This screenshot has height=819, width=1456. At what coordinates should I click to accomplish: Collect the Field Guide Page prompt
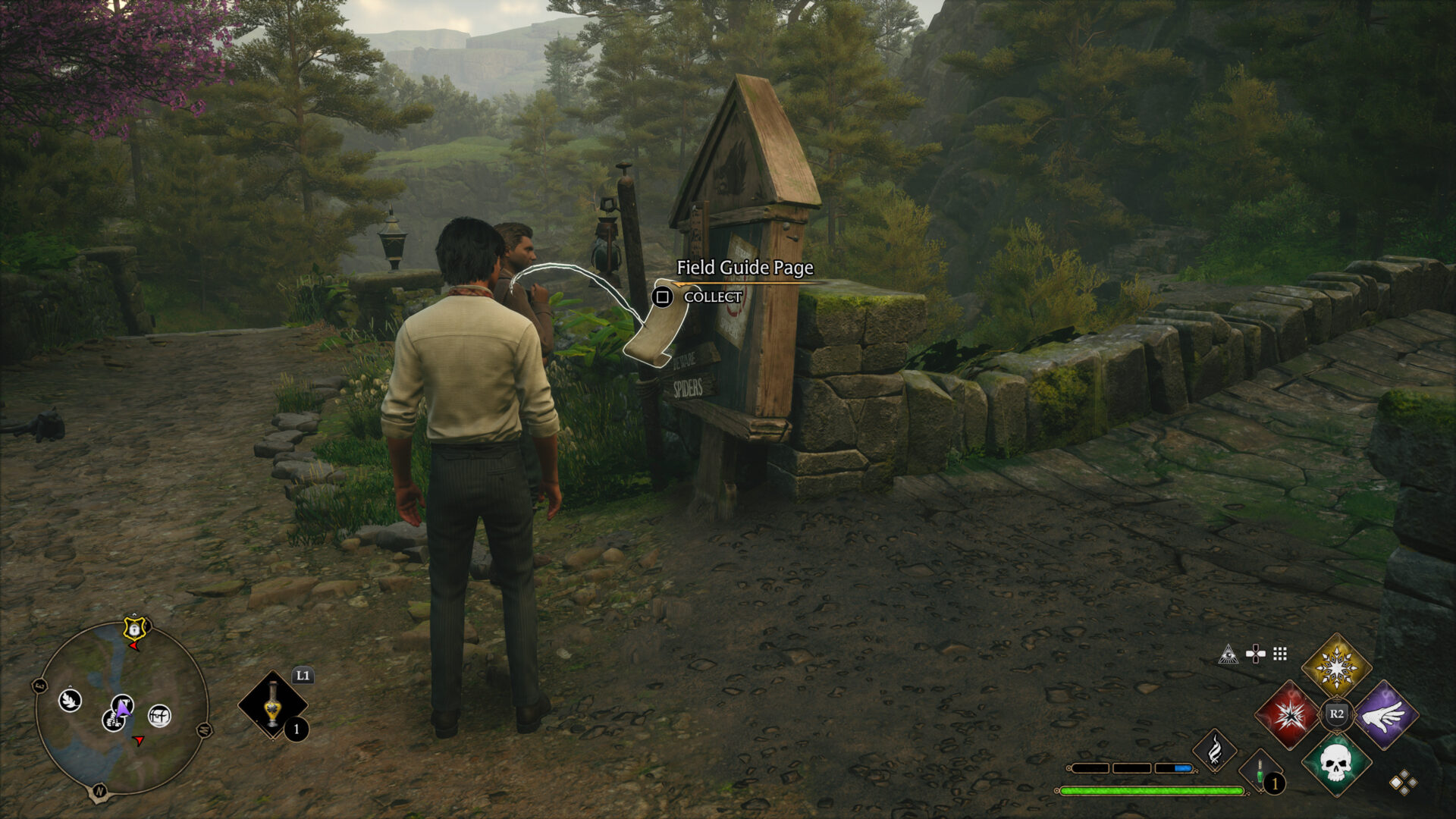pyautogui.click(x=663, y=297)
